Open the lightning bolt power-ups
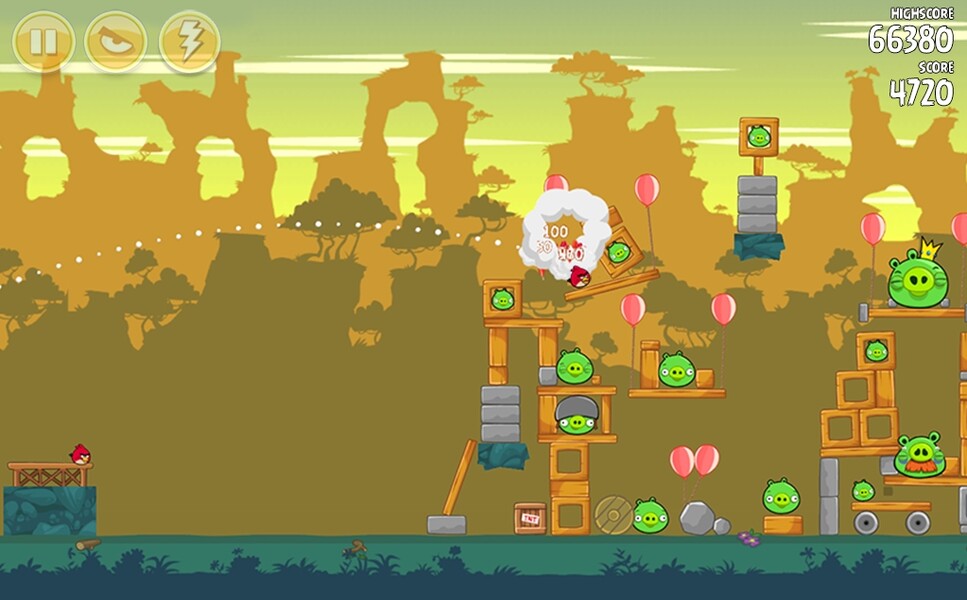The width and height of the screenshot is (967, 600). (x=189, y=42)
